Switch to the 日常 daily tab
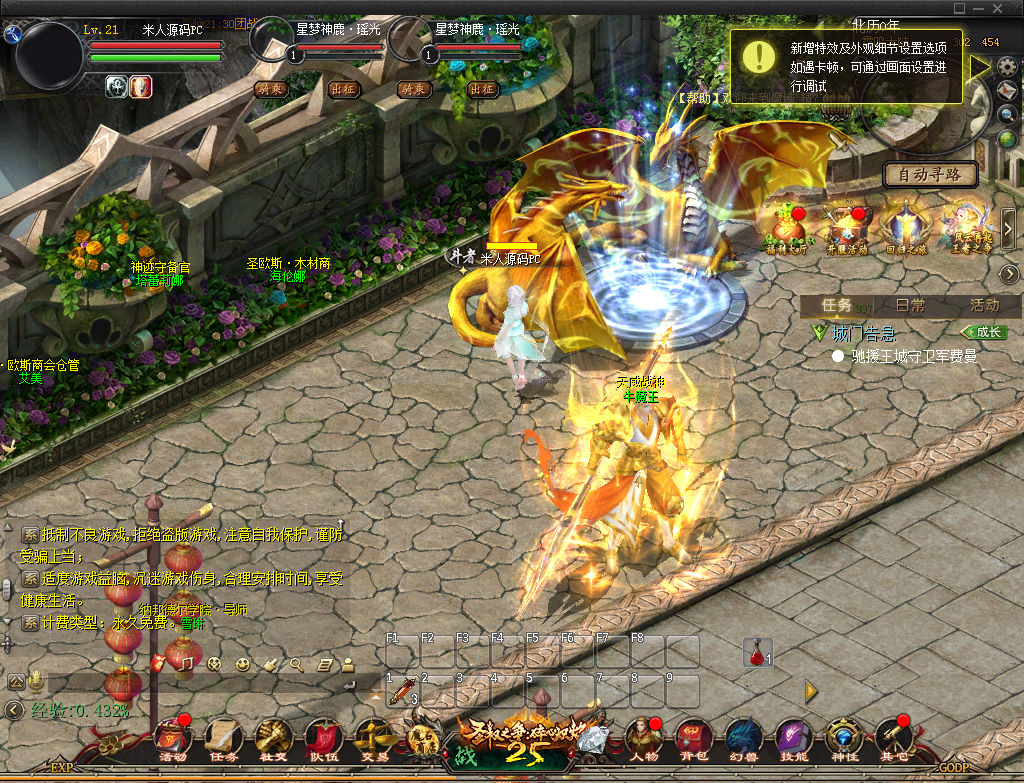The width and height of the screenshot is (1024, 783). pos(910,305)
